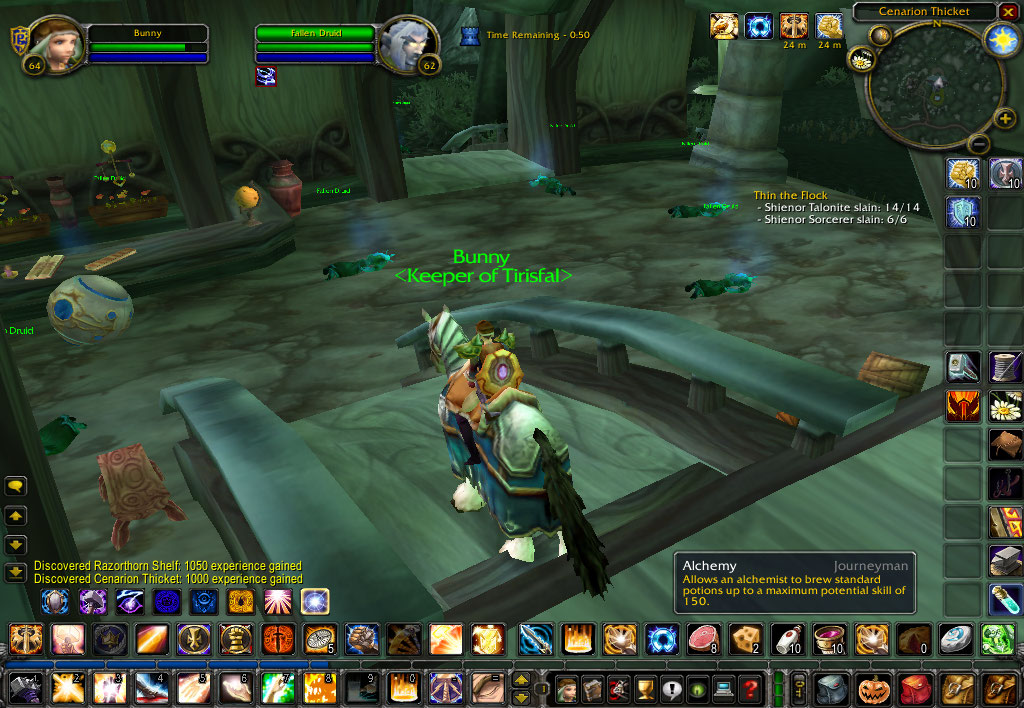The image size is (1024, 708).
Task: Close the minimap with the X button
Action: 1008,11
